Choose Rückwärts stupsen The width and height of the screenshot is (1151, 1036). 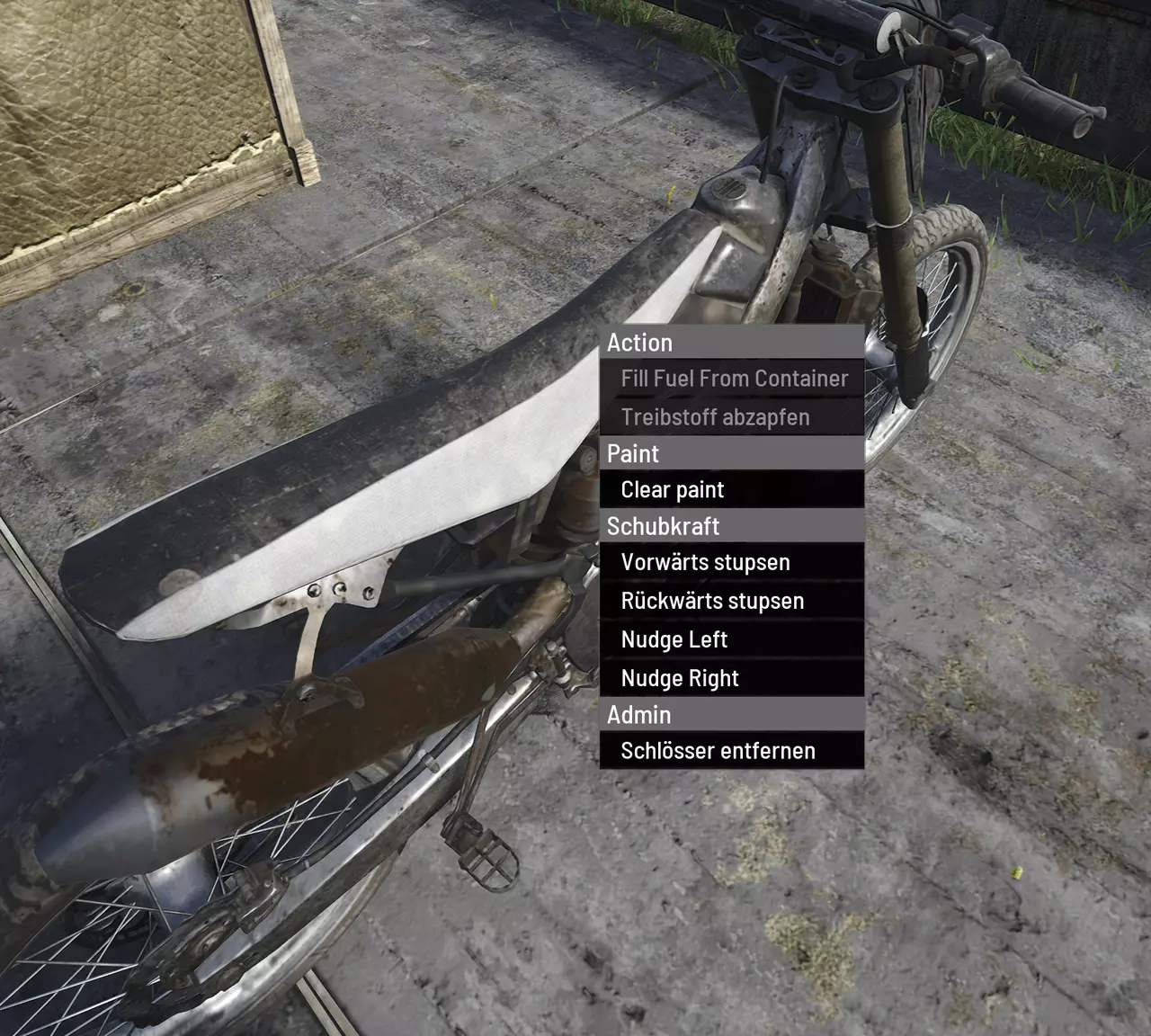pos(712,601)
